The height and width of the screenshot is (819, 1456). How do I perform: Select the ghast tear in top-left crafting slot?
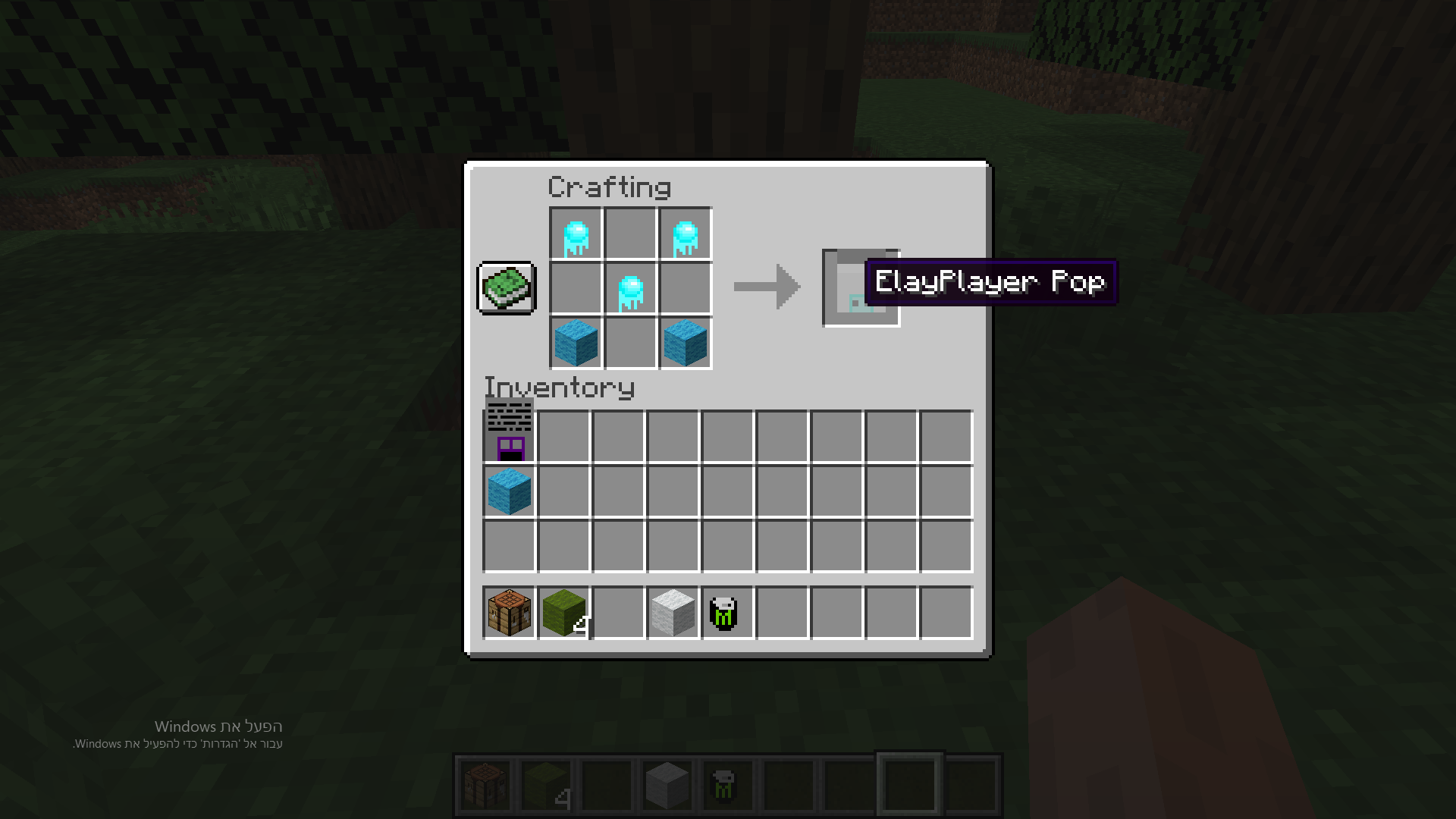point(575,234)
